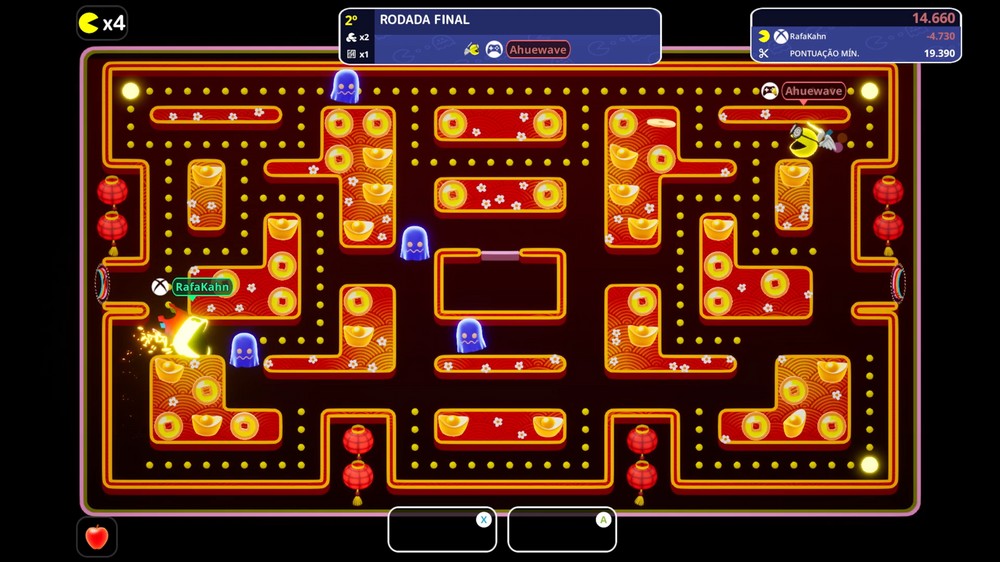Image resolution: width=1000 pixels, height=562 pixels.
Task: Select the red apple fruit icon
Action: click(97, 537)
